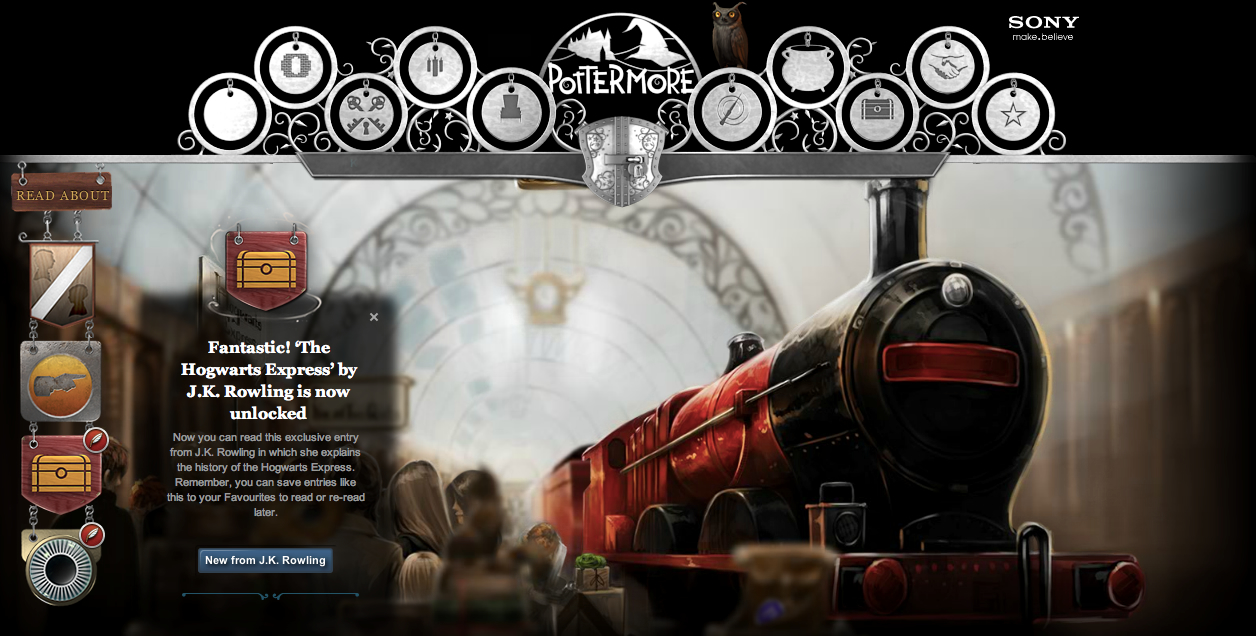Open the cauldron medallion
This screenshot has height=636, width=1256.
pos(807,67)
